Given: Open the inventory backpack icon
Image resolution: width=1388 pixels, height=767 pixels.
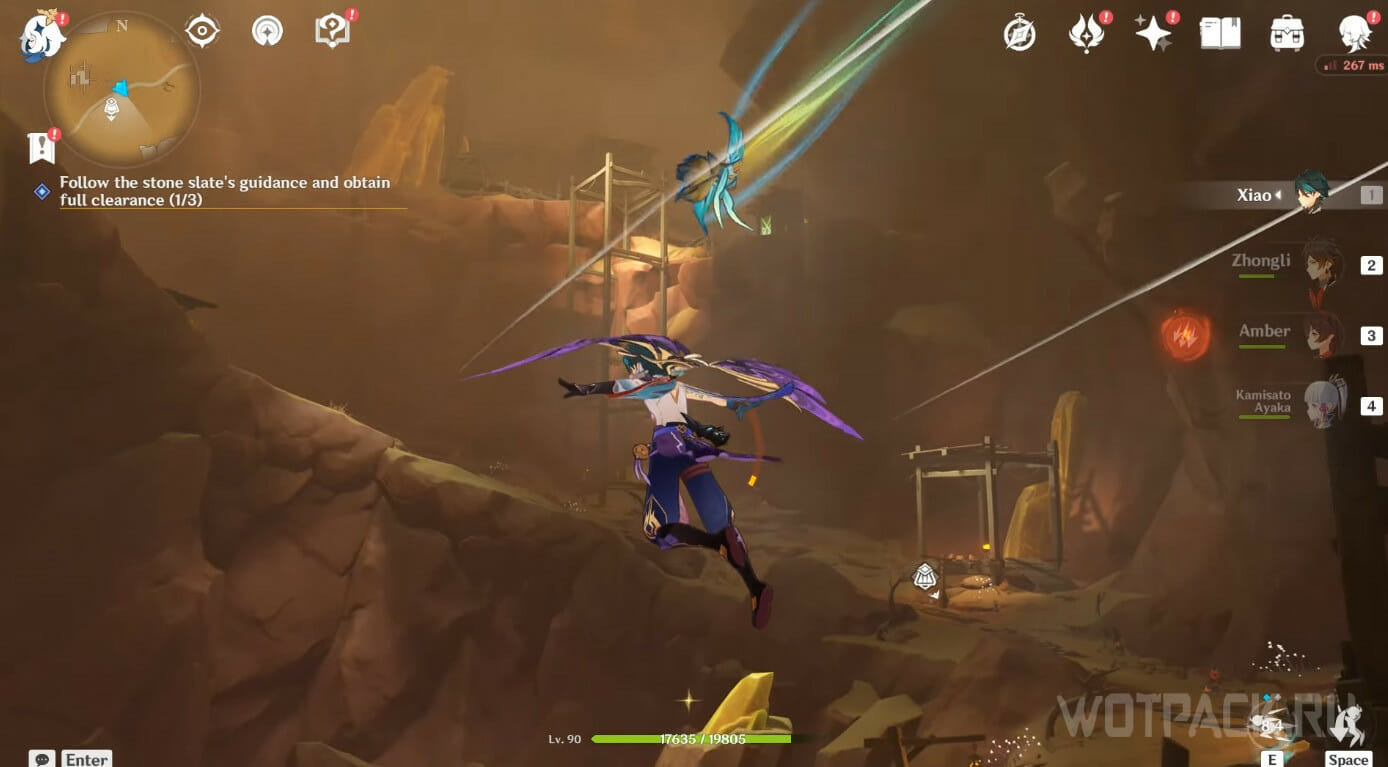Looking at the screenshot, I should pos(1286,33).
